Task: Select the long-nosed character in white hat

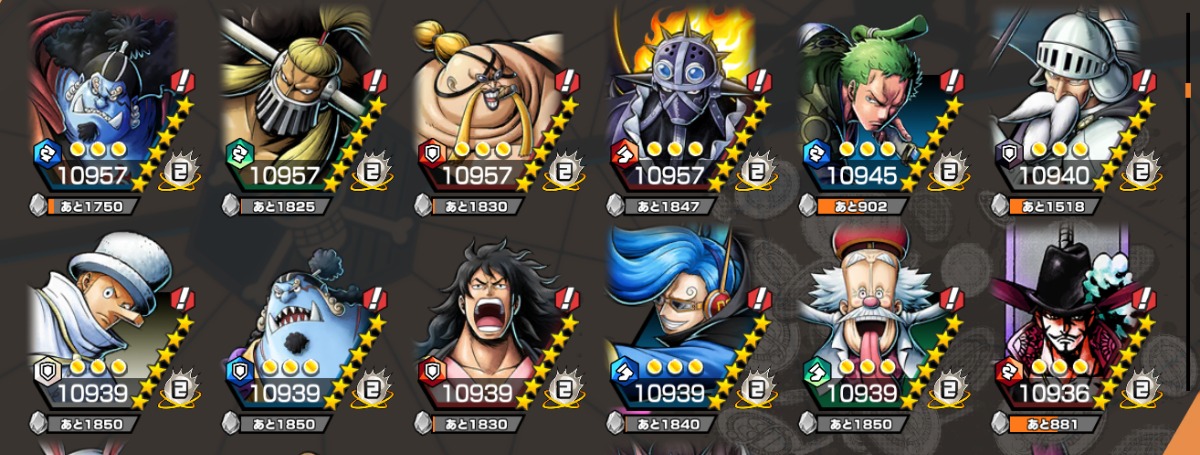Action: pos(105,320)
